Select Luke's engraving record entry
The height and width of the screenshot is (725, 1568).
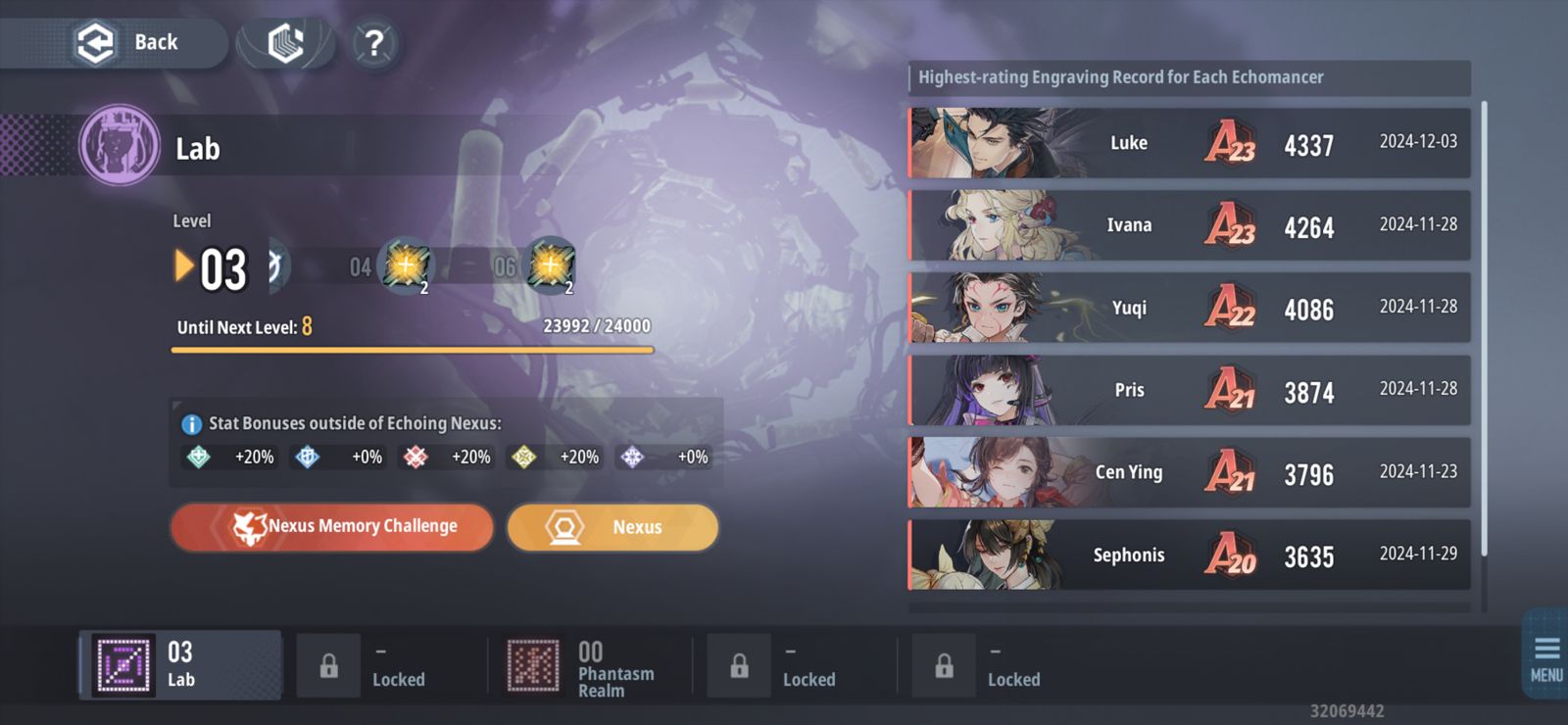click(1186, 143)
